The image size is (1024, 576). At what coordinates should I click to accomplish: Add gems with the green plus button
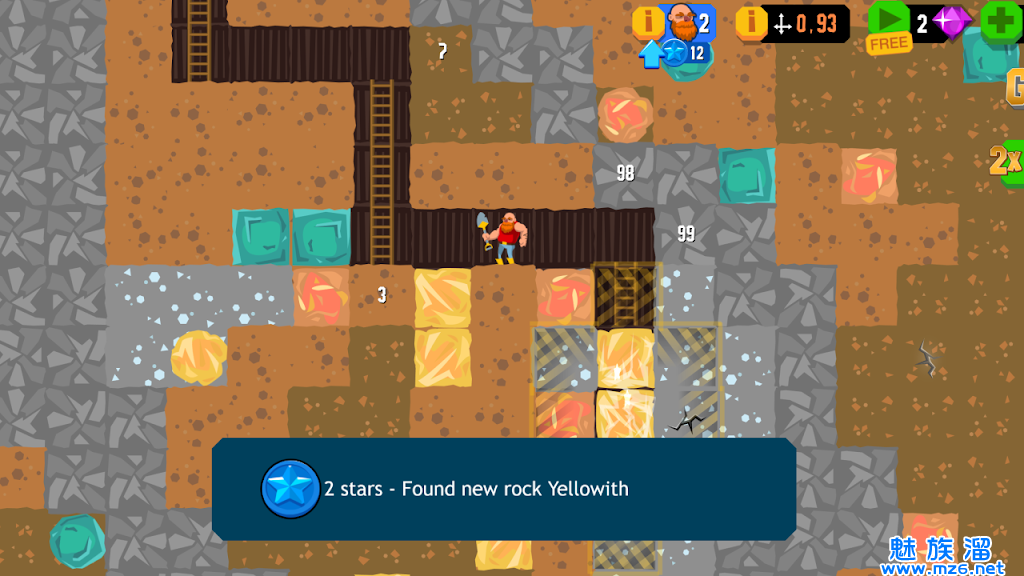(x=999, y=21)
